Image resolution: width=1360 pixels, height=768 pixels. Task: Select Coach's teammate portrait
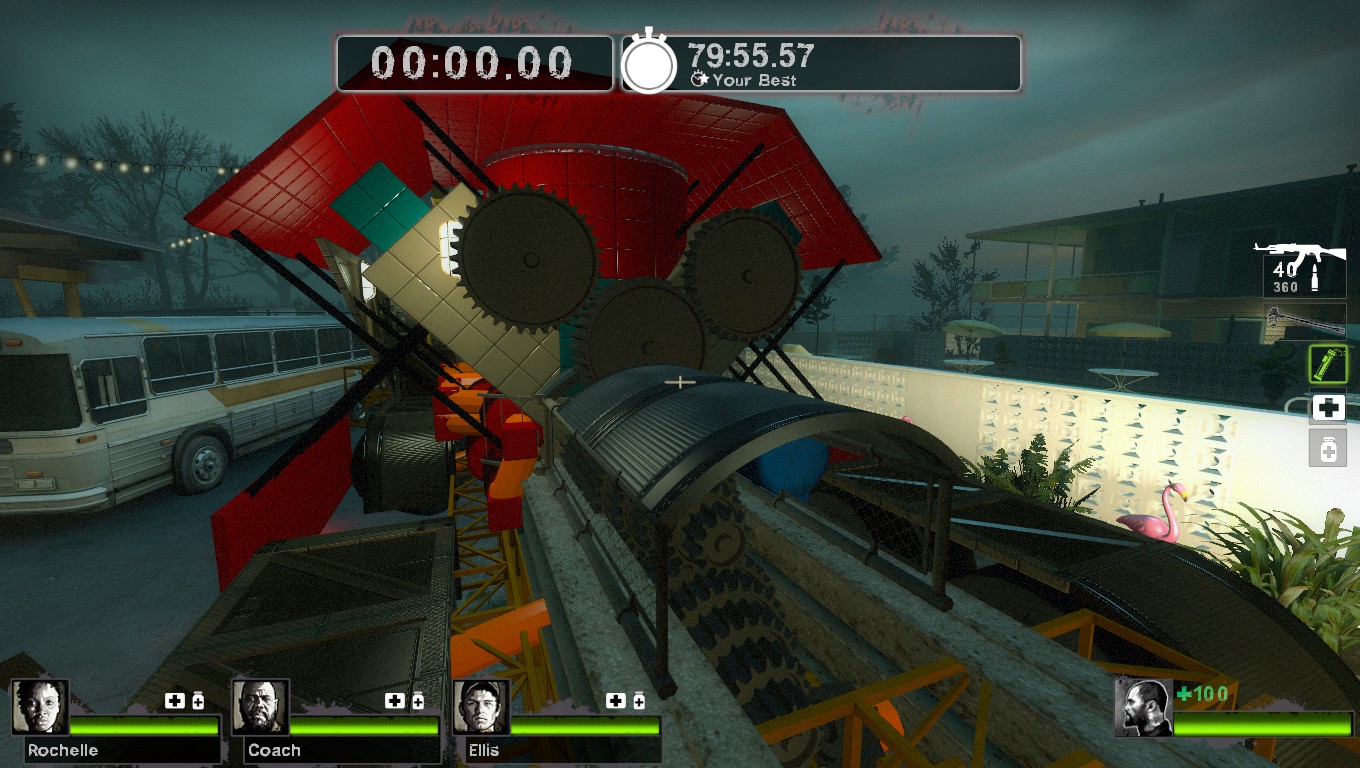260,707
